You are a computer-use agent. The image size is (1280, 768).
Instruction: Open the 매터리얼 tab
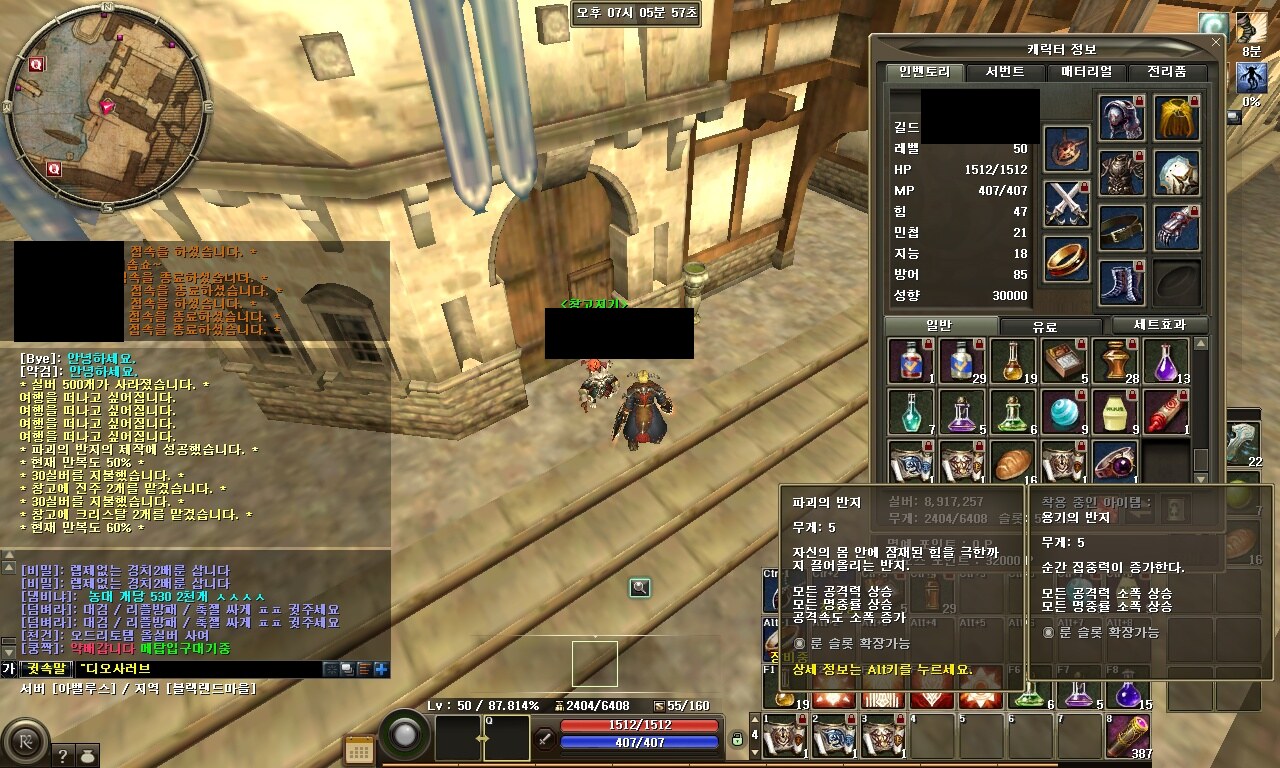[x=1087, y=72]
